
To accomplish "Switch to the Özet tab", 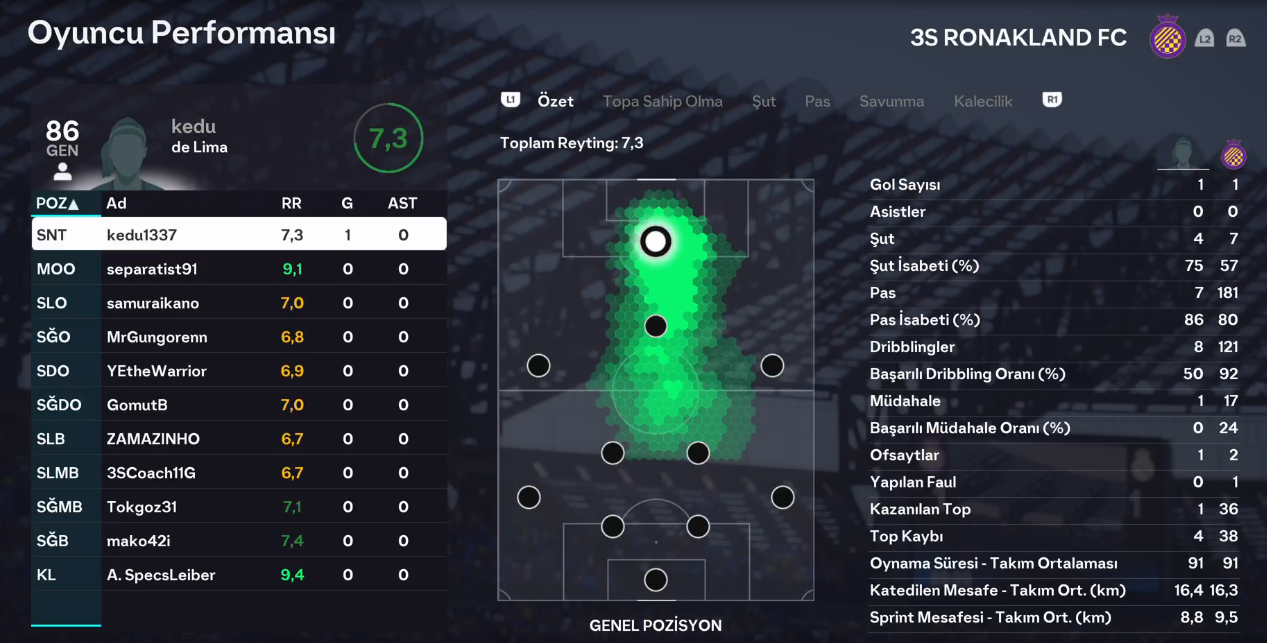I will 555,101.
